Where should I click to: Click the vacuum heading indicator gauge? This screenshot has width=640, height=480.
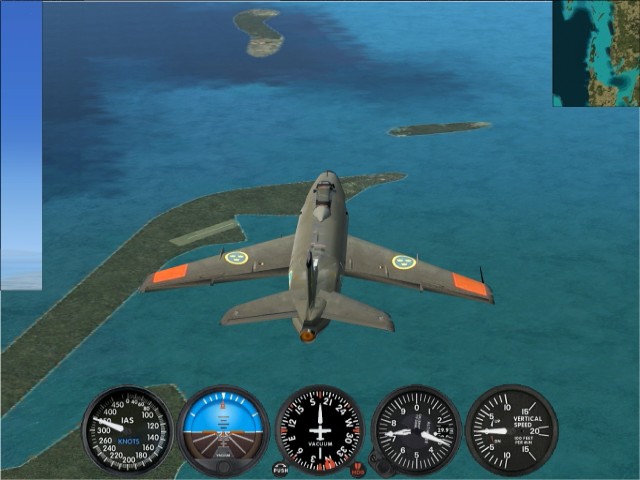click(x=319, y=430)
